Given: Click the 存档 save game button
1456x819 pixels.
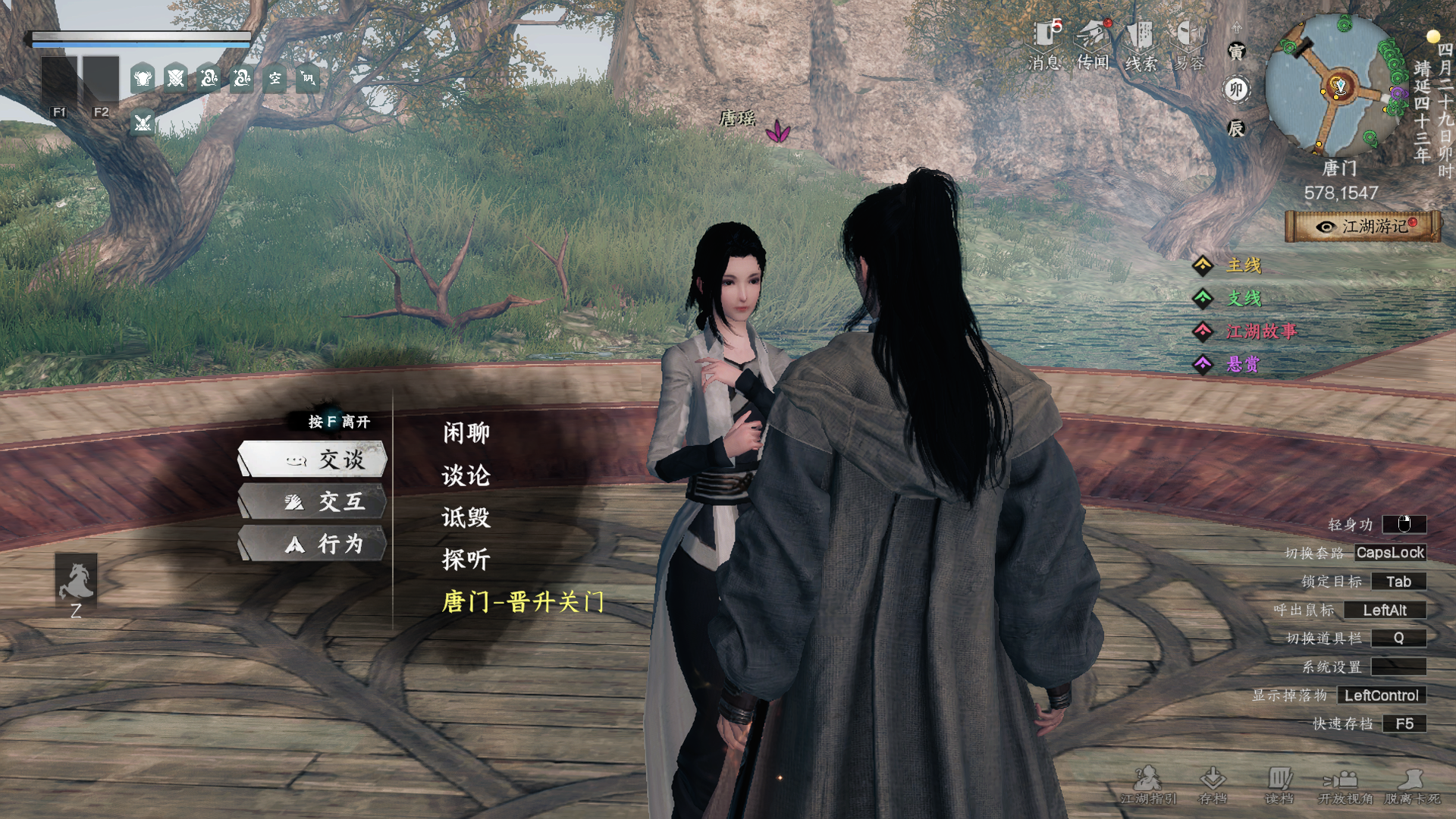Looking at the screenshot, I should coord(1213,786).
